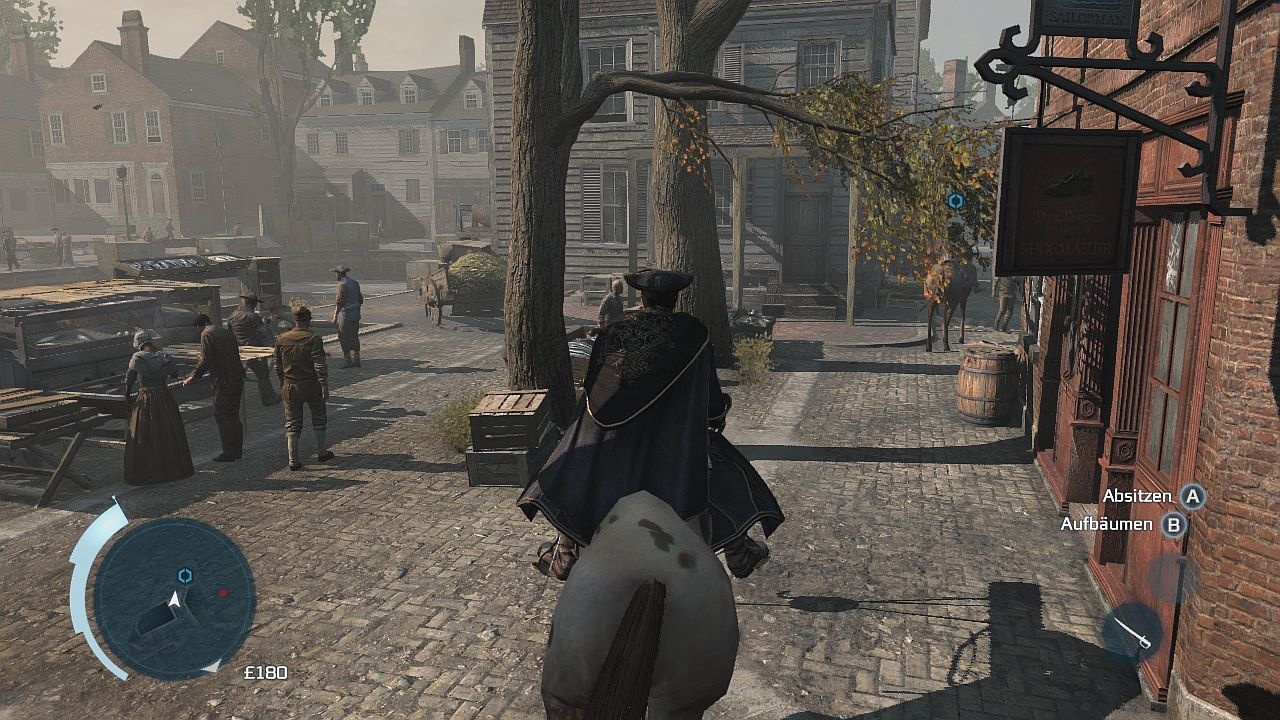Screen dimensions: 1280x720
Task: Click the red enemy dot on the minimap
Action: (222, 591)
